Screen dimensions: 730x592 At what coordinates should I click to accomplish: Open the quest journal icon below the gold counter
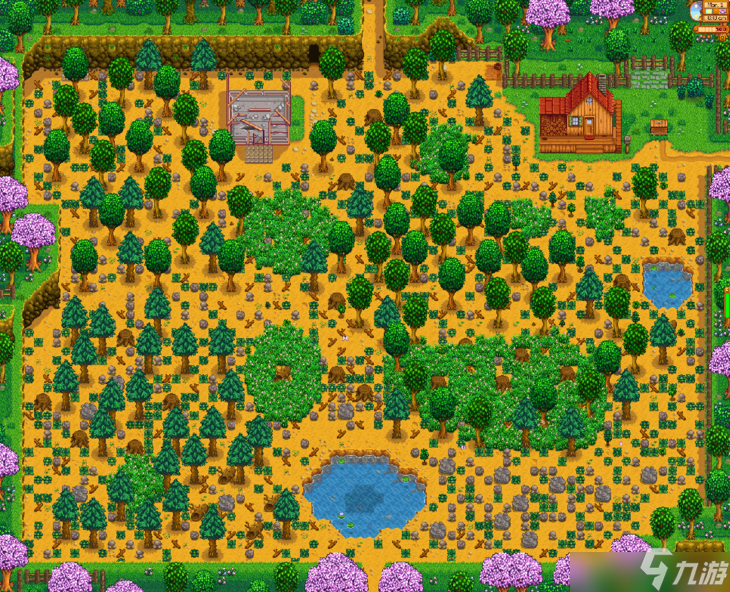[x=723, y=36]
